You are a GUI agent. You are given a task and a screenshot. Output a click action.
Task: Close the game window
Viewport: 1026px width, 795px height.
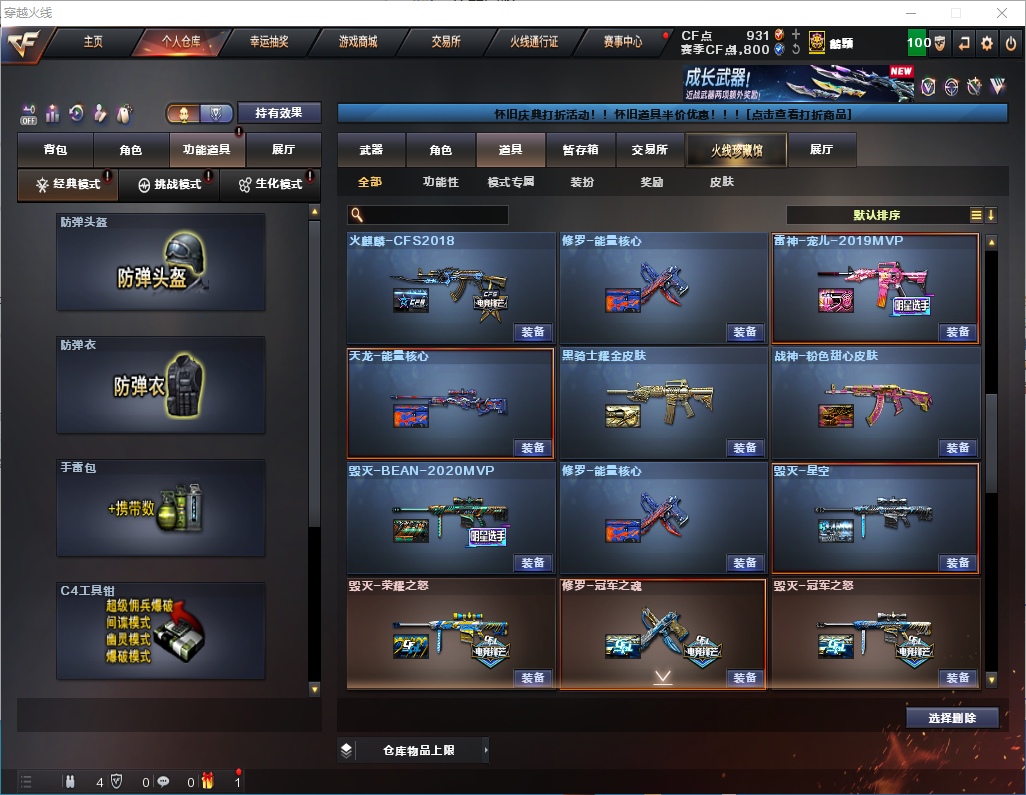pyautogui.click(x=1003, y=13)
